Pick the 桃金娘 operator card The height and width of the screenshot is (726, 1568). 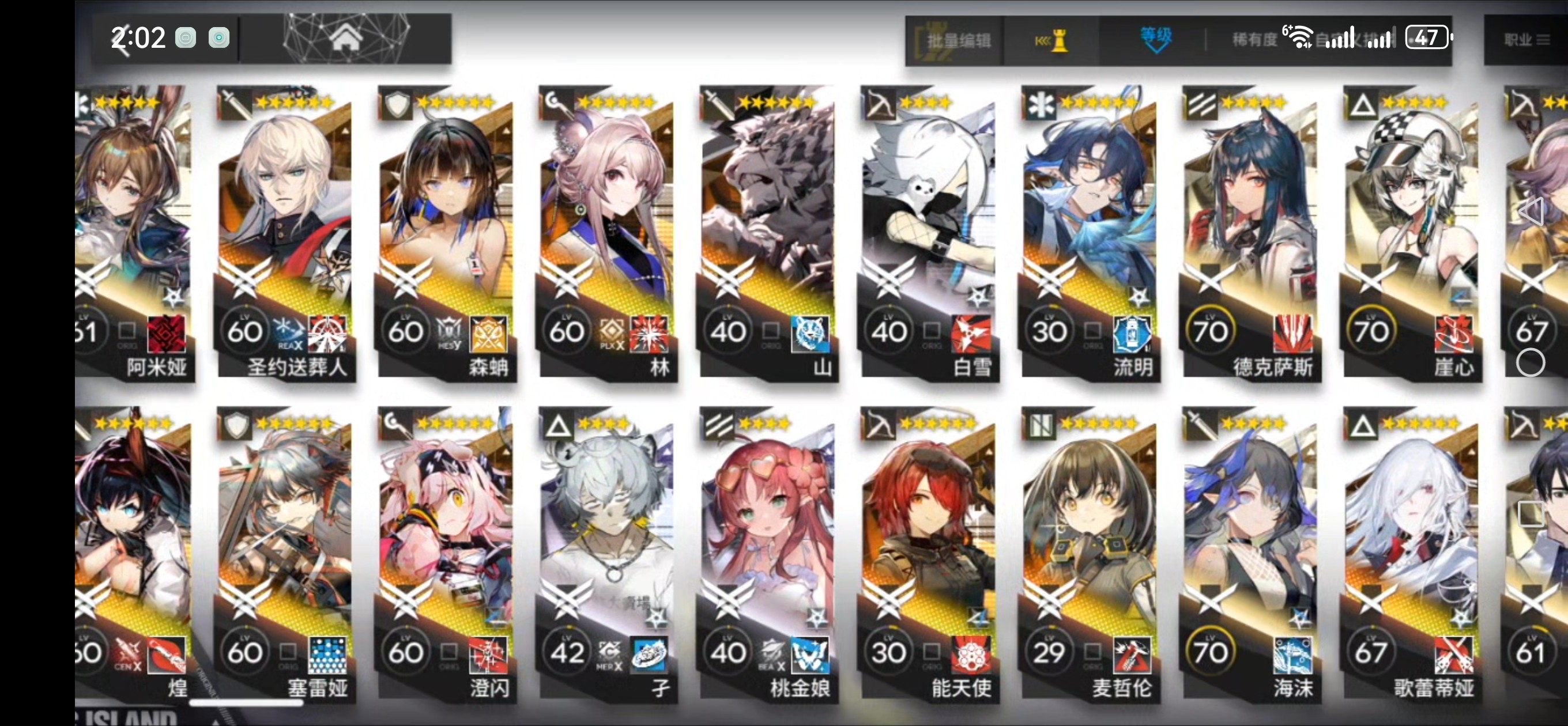pos(767,555)
